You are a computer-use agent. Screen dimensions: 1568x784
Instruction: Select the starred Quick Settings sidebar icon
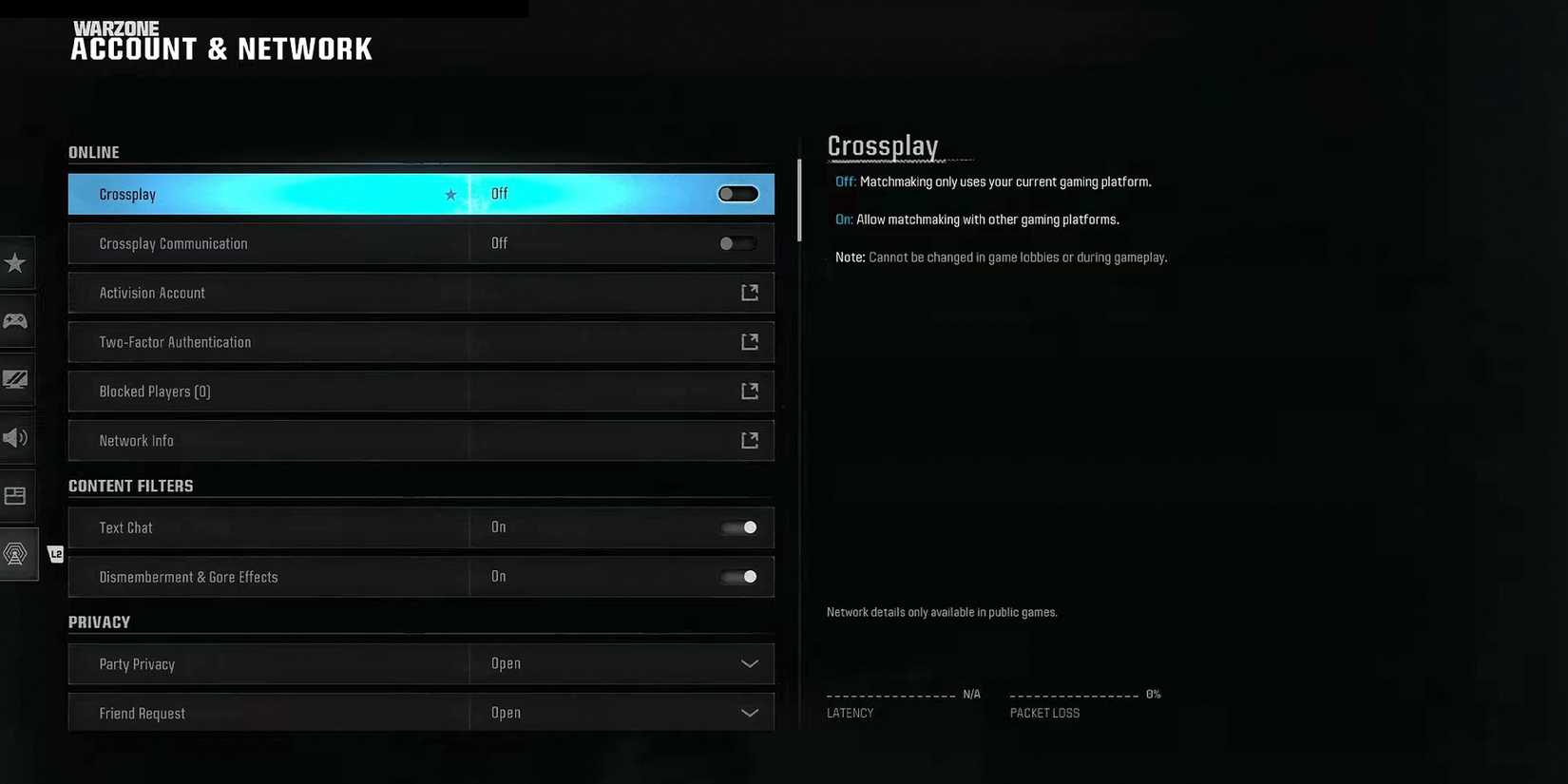click(x=16, y=263)
